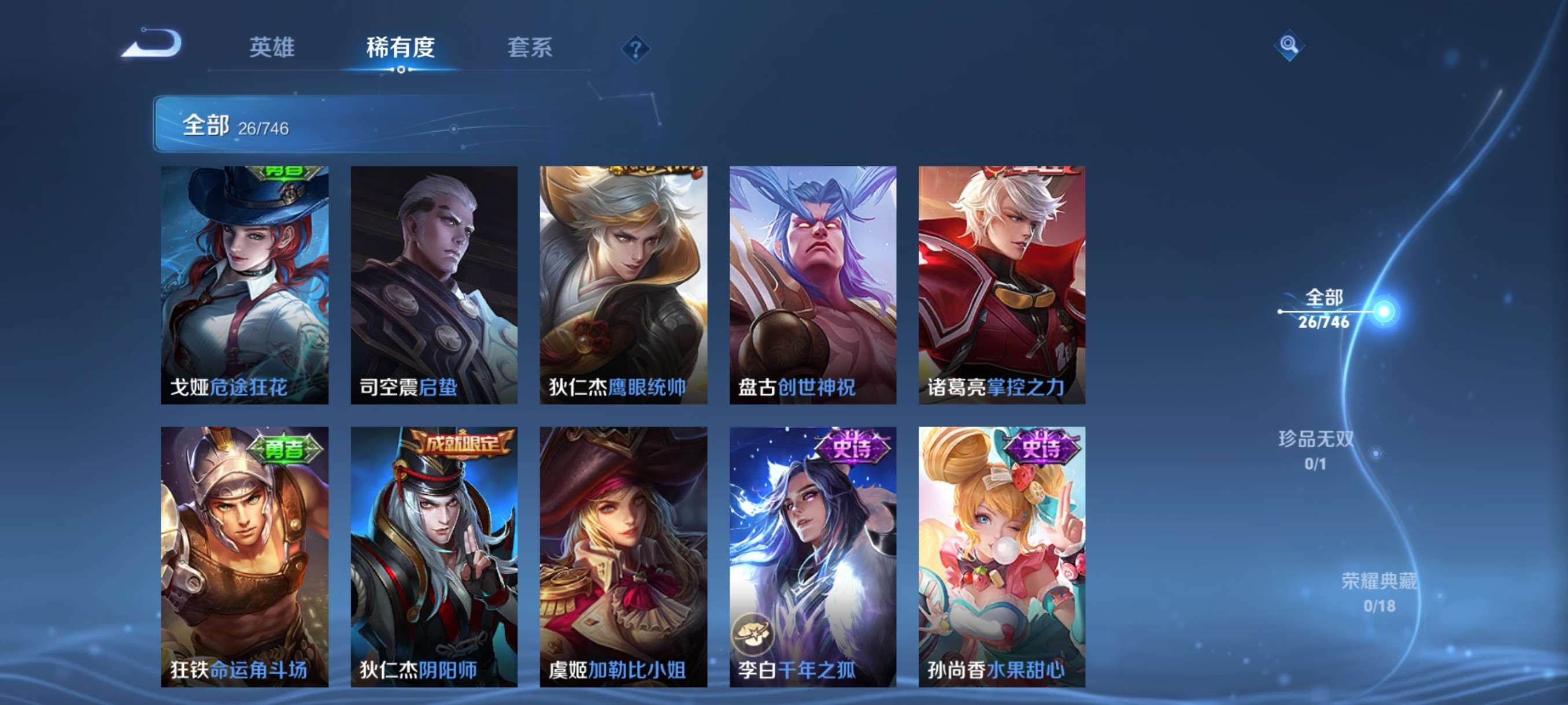
Task: Click the question mark help icon
Action: pyautogui.click(x=635, y=49)
